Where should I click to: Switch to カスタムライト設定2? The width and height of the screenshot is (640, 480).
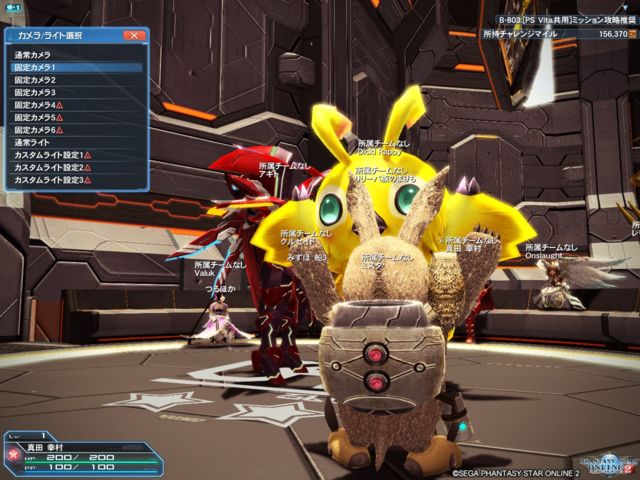(x=52, y=168)
